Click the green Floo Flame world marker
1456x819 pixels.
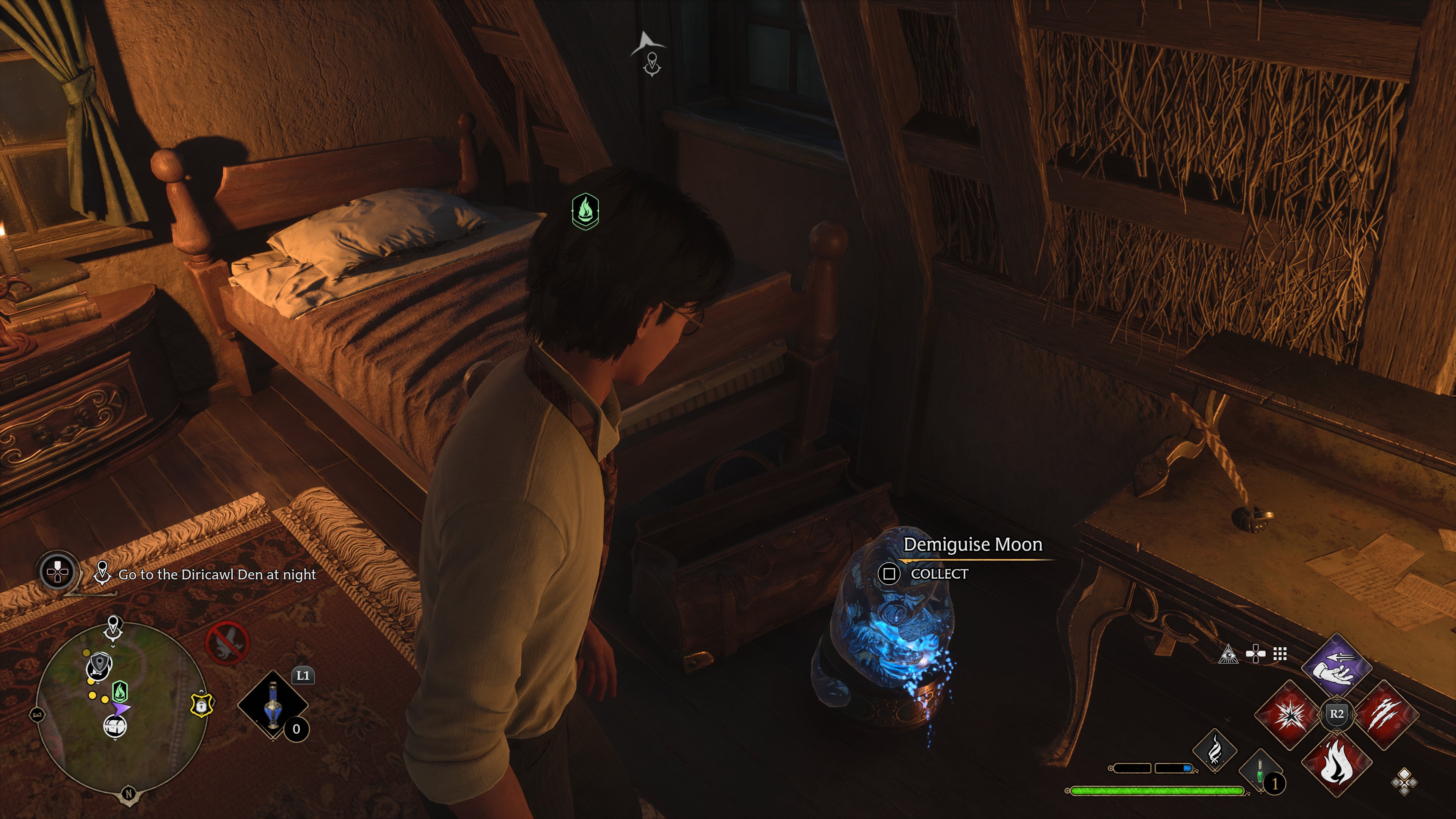(585, 211)
